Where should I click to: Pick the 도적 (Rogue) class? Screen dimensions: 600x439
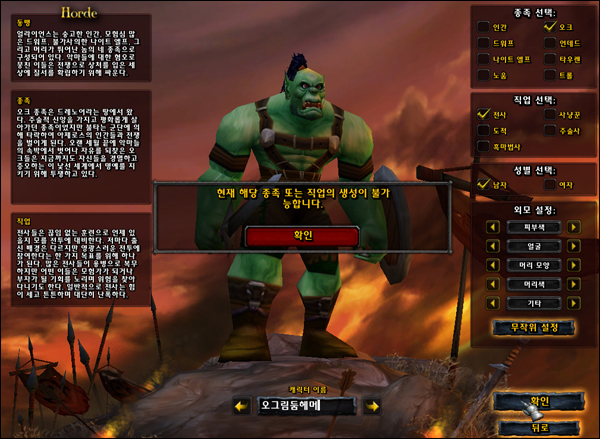tap(485, 131)
